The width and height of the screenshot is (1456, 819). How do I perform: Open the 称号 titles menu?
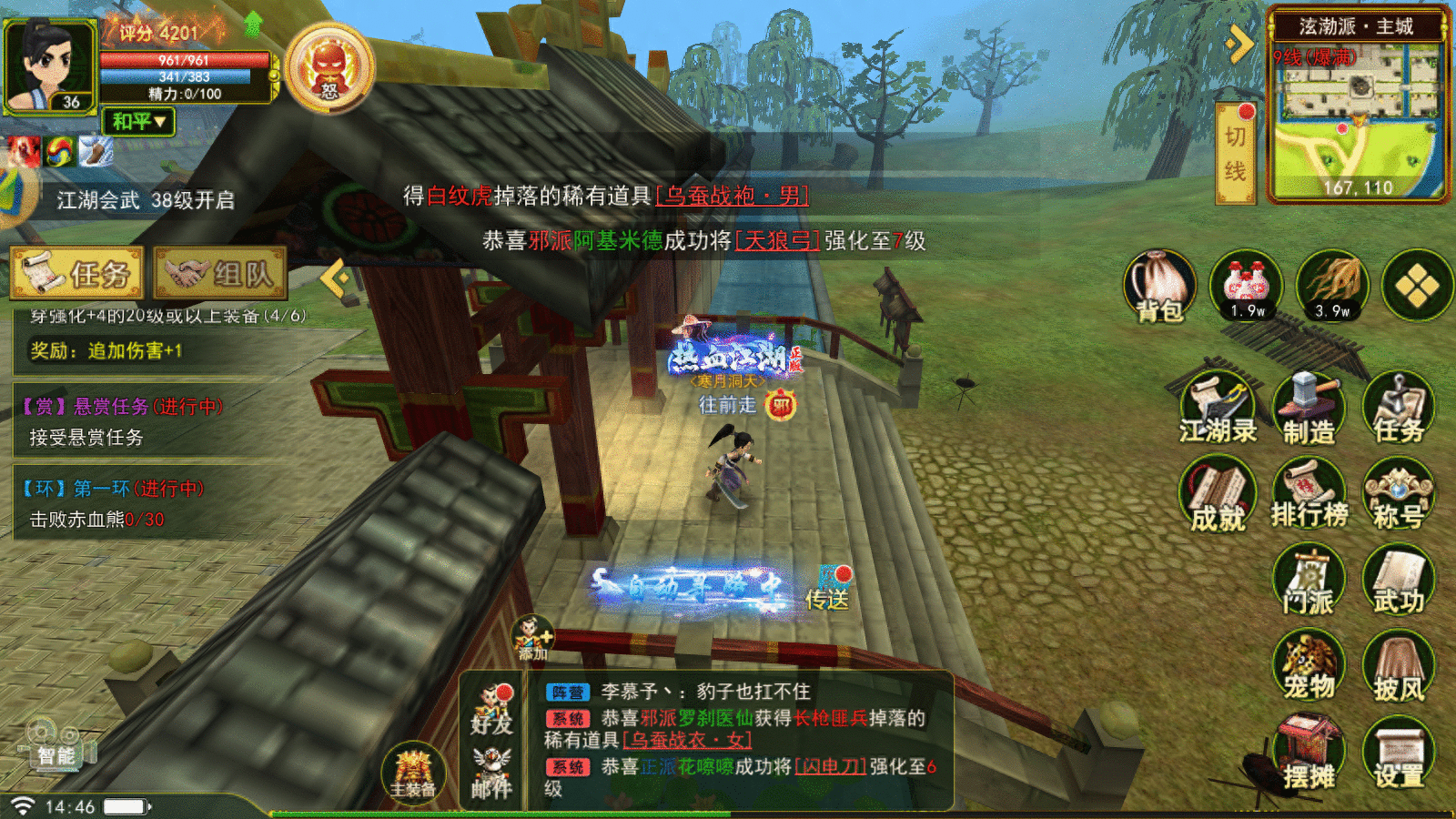1399,496
